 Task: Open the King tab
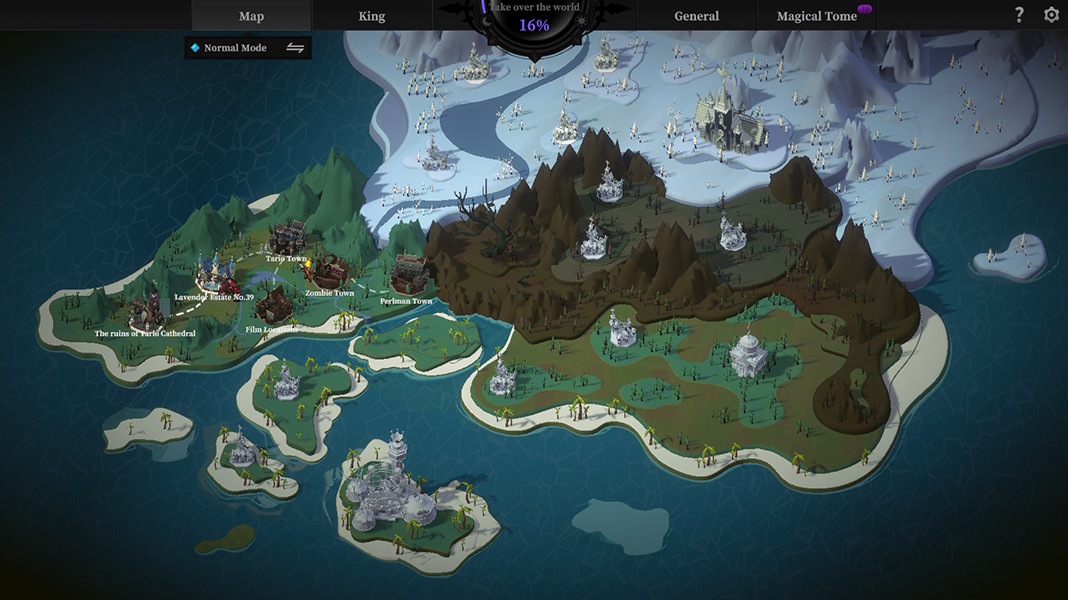click(371, 16)
